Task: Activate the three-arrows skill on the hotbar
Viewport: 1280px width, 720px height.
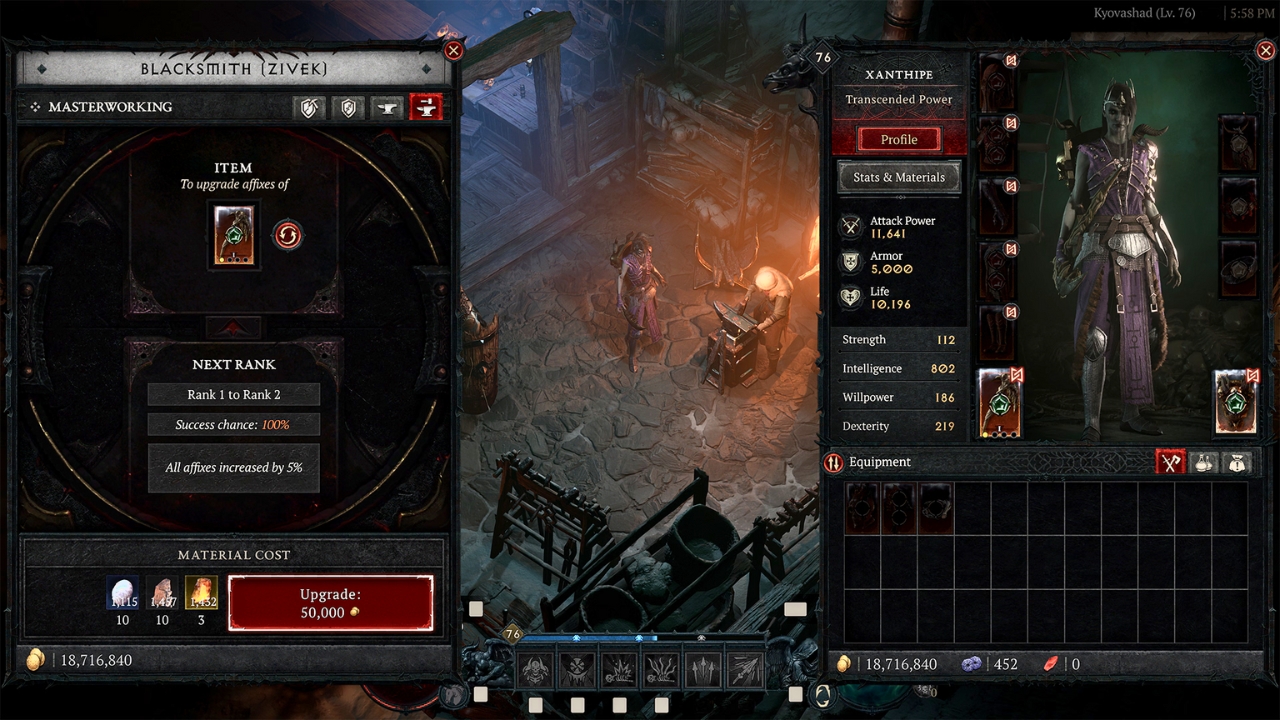Action: (701, 669)
